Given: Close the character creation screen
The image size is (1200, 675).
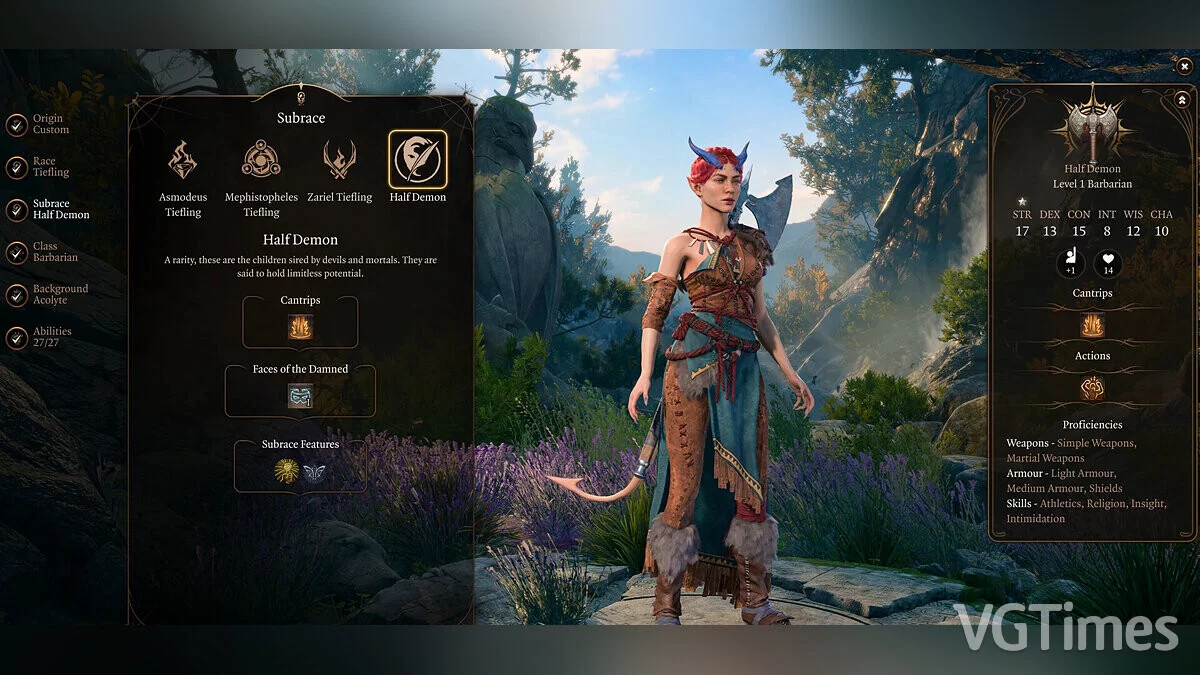Looking at the screenshot, I should click(x=1184, y=66).
